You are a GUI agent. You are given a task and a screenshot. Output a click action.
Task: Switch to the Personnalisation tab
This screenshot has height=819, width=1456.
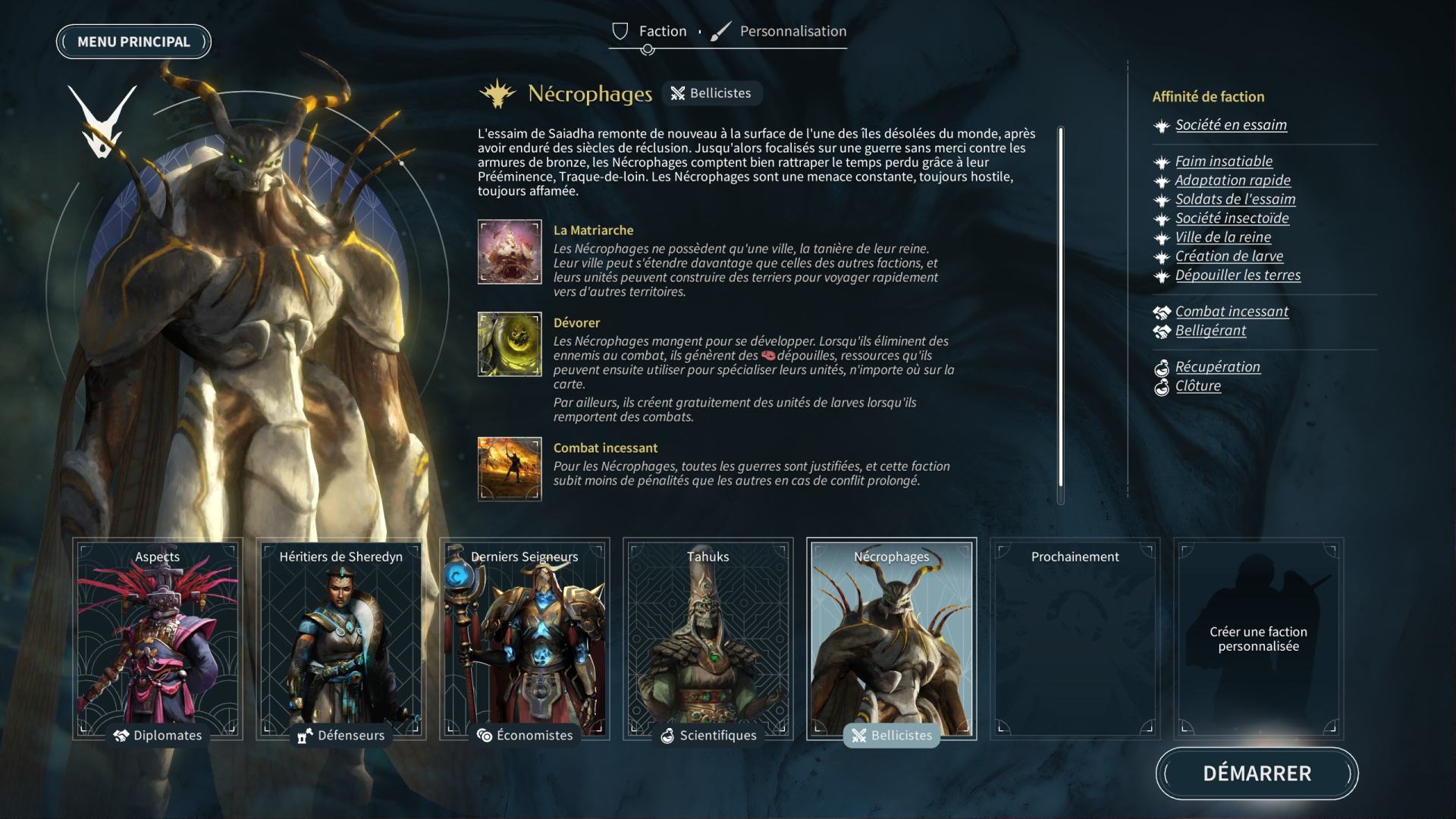click(x=792, y=31)
